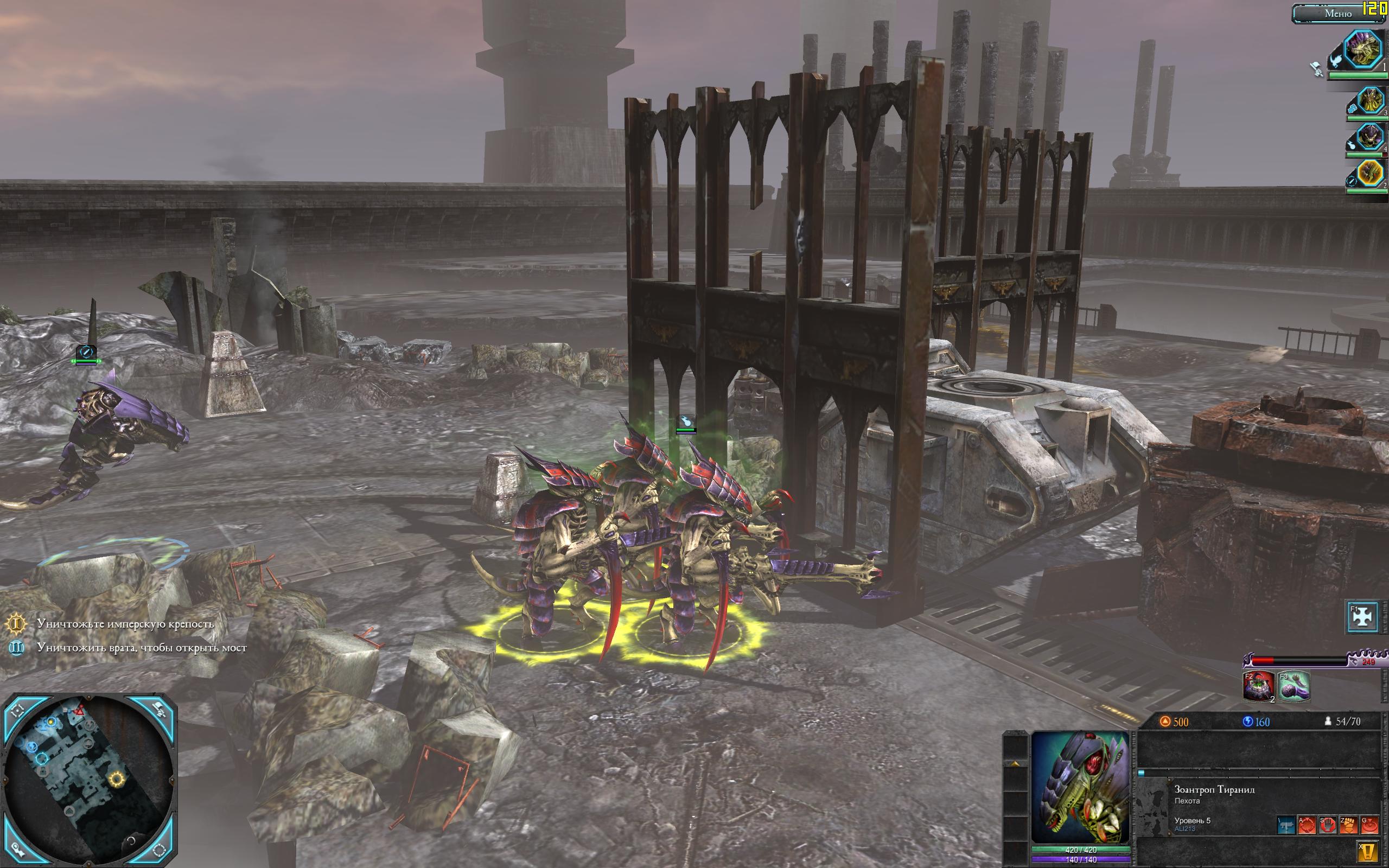Image resolution: width=1389 pixels, height=868 pixels.
Task: Click the minimap's bottom-left ping corner button
Action: (17, 849)
